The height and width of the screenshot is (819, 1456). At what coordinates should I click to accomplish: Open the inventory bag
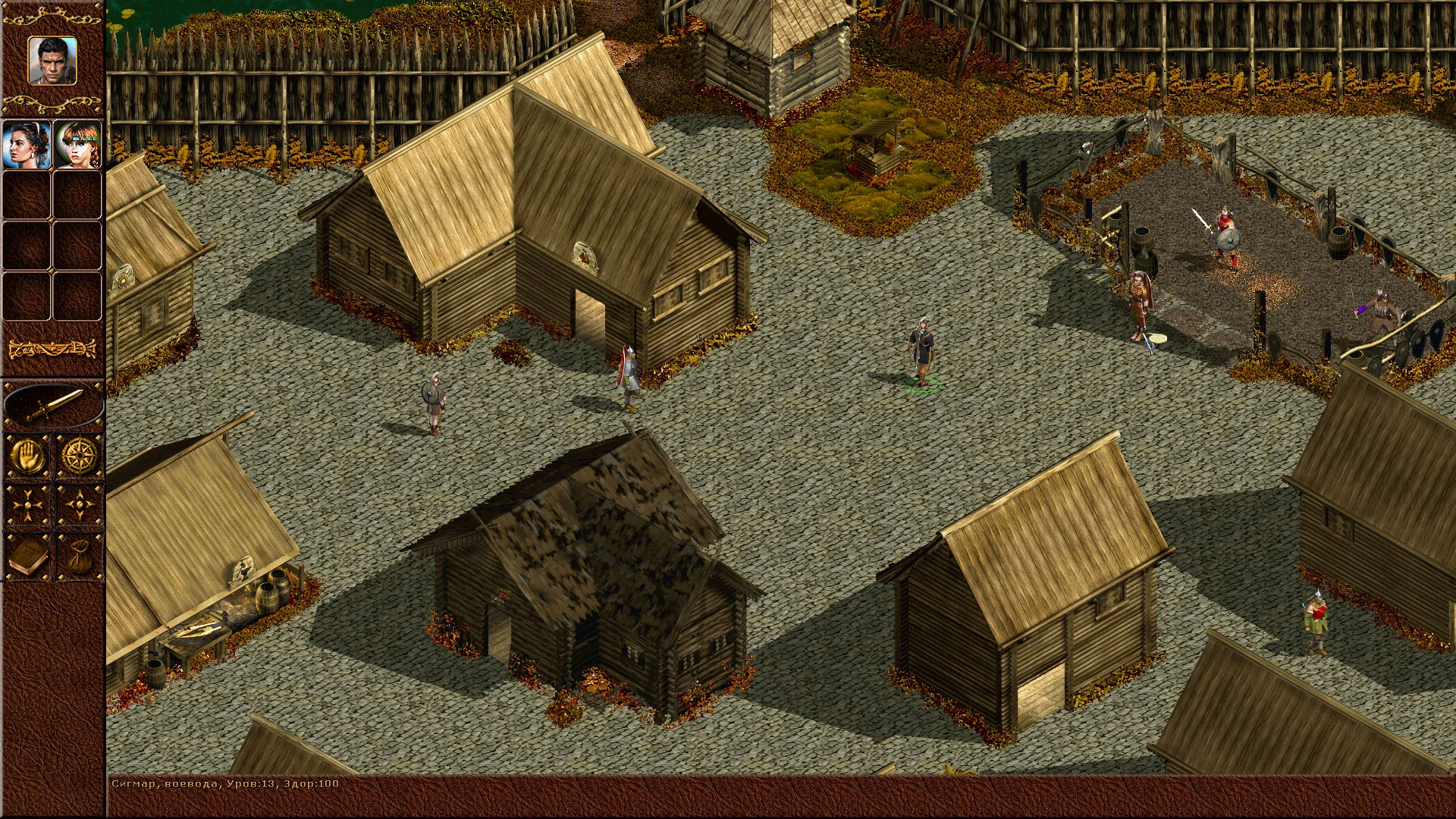point(79,557)
